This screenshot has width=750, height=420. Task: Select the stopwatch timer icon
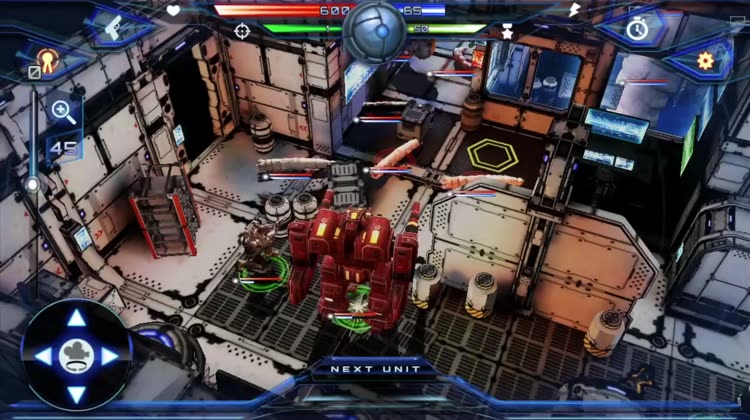(x=637, y=28)
